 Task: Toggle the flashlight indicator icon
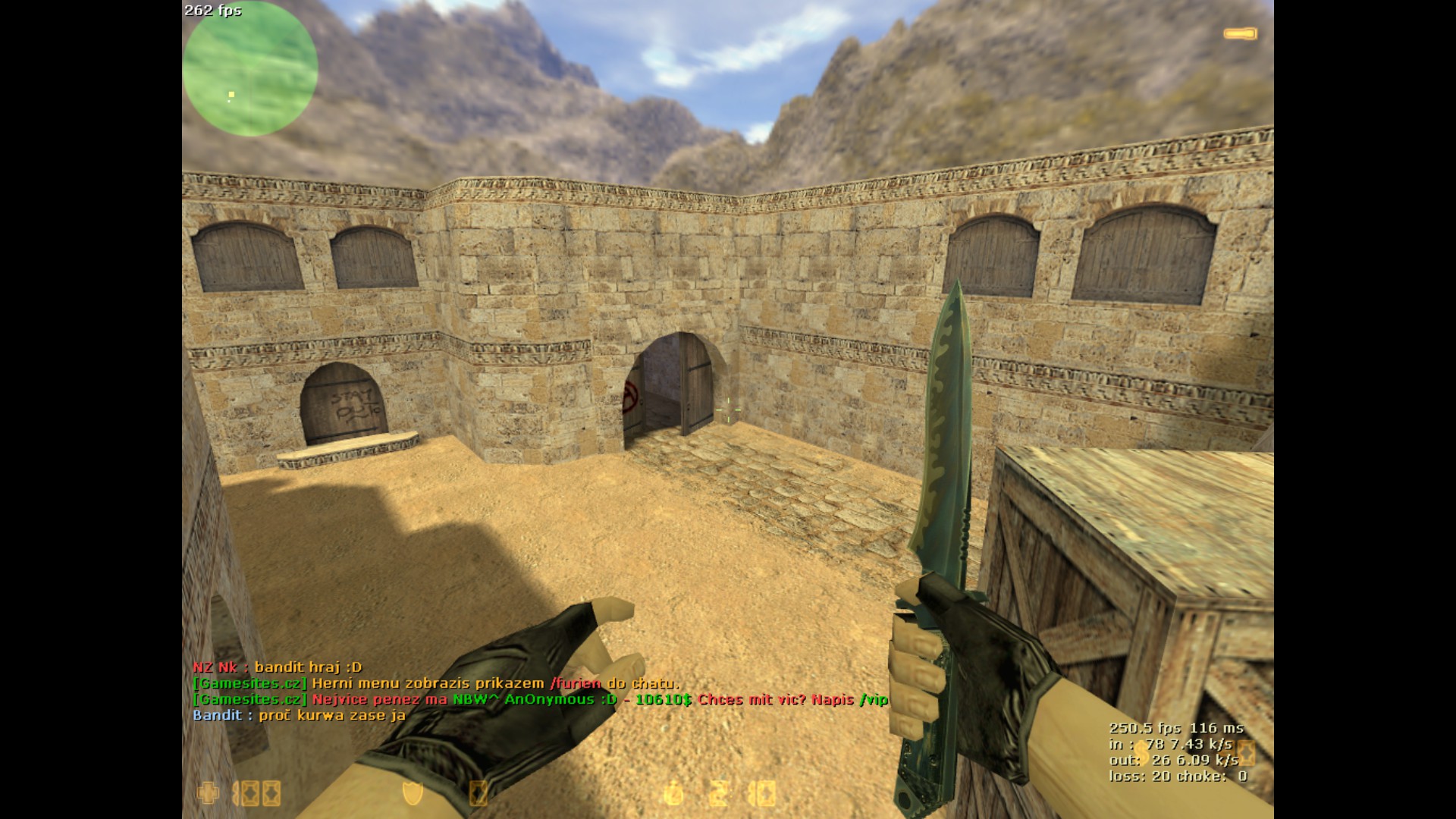point(1240,33)
